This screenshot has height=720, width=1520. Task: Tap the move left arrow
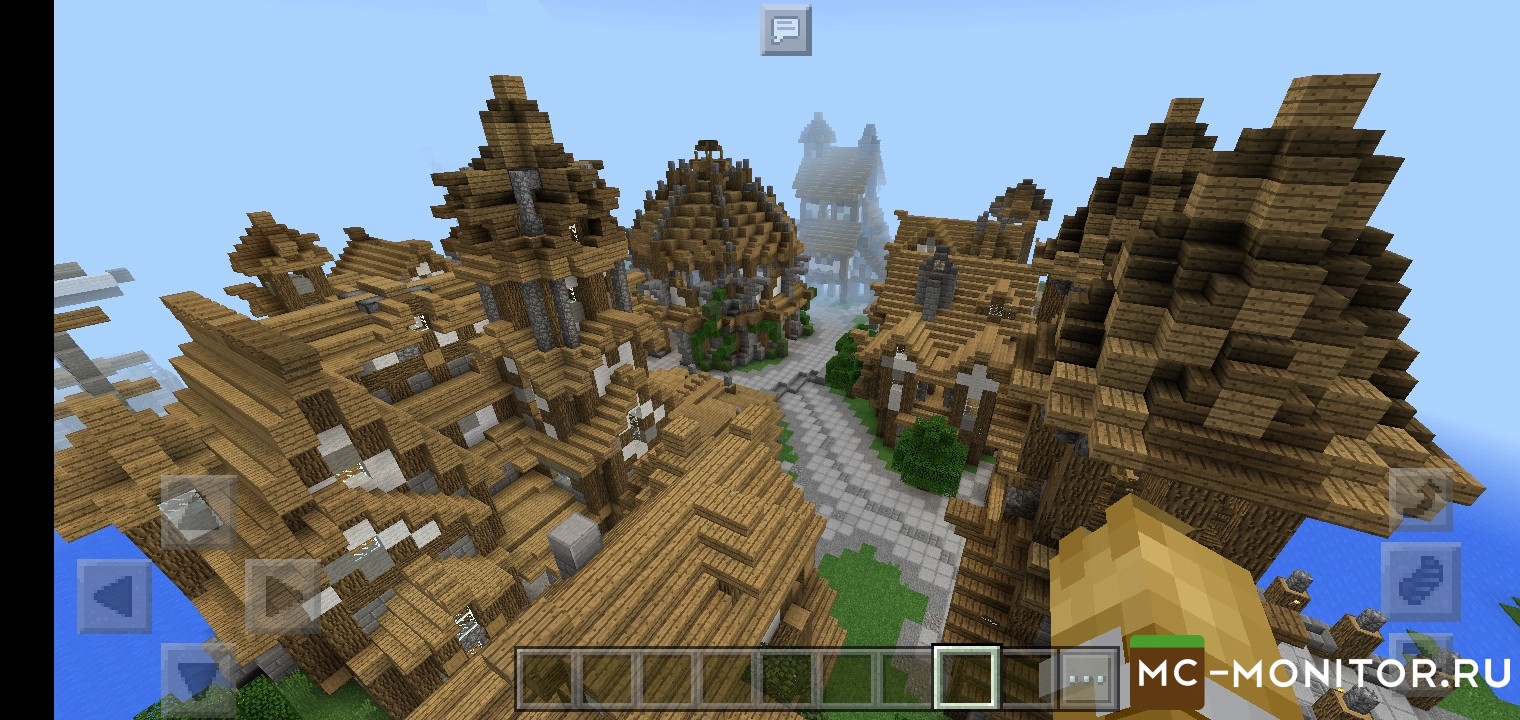click(x=115, y=596)
